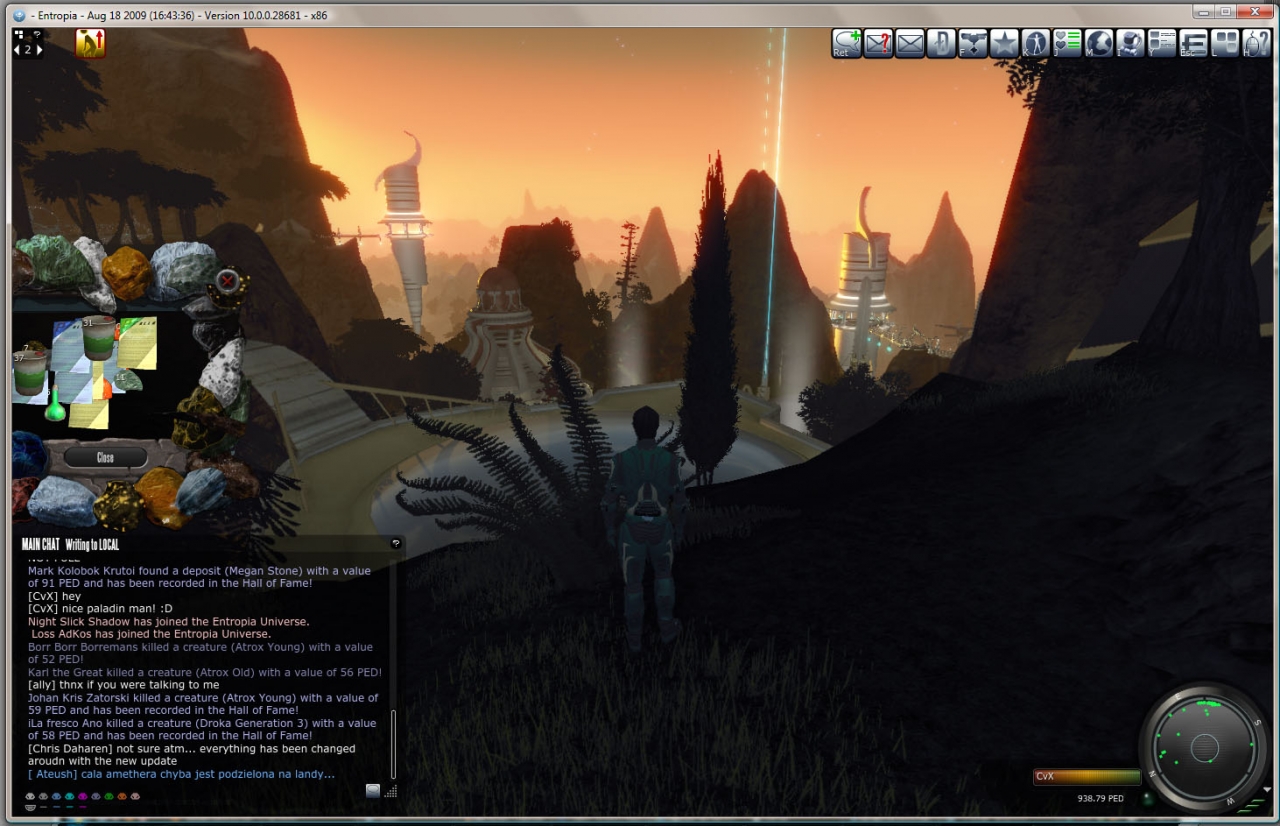Open the avatar figure icon labeled K
Image resolution: width=1280 pixels, height=826 pixels.
[1035, 43]
